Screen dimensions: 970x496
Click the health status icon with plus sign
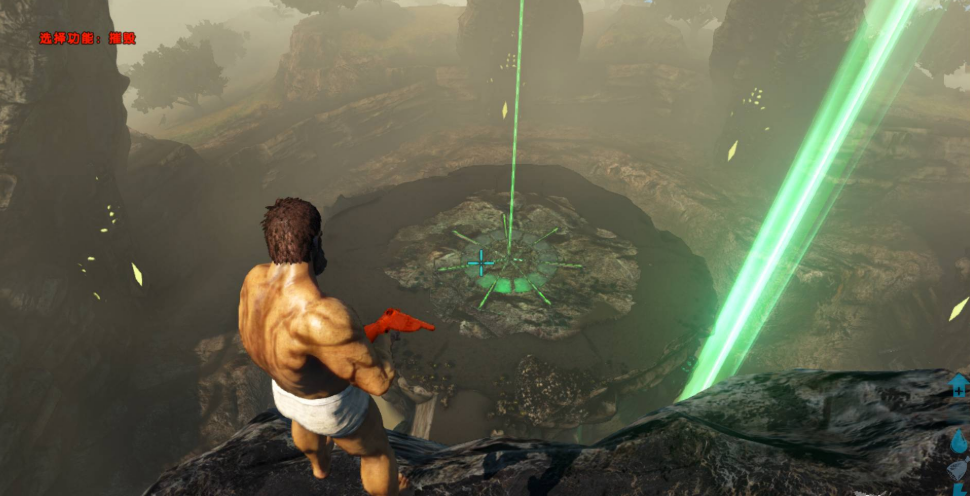click(x=958, y=386)
